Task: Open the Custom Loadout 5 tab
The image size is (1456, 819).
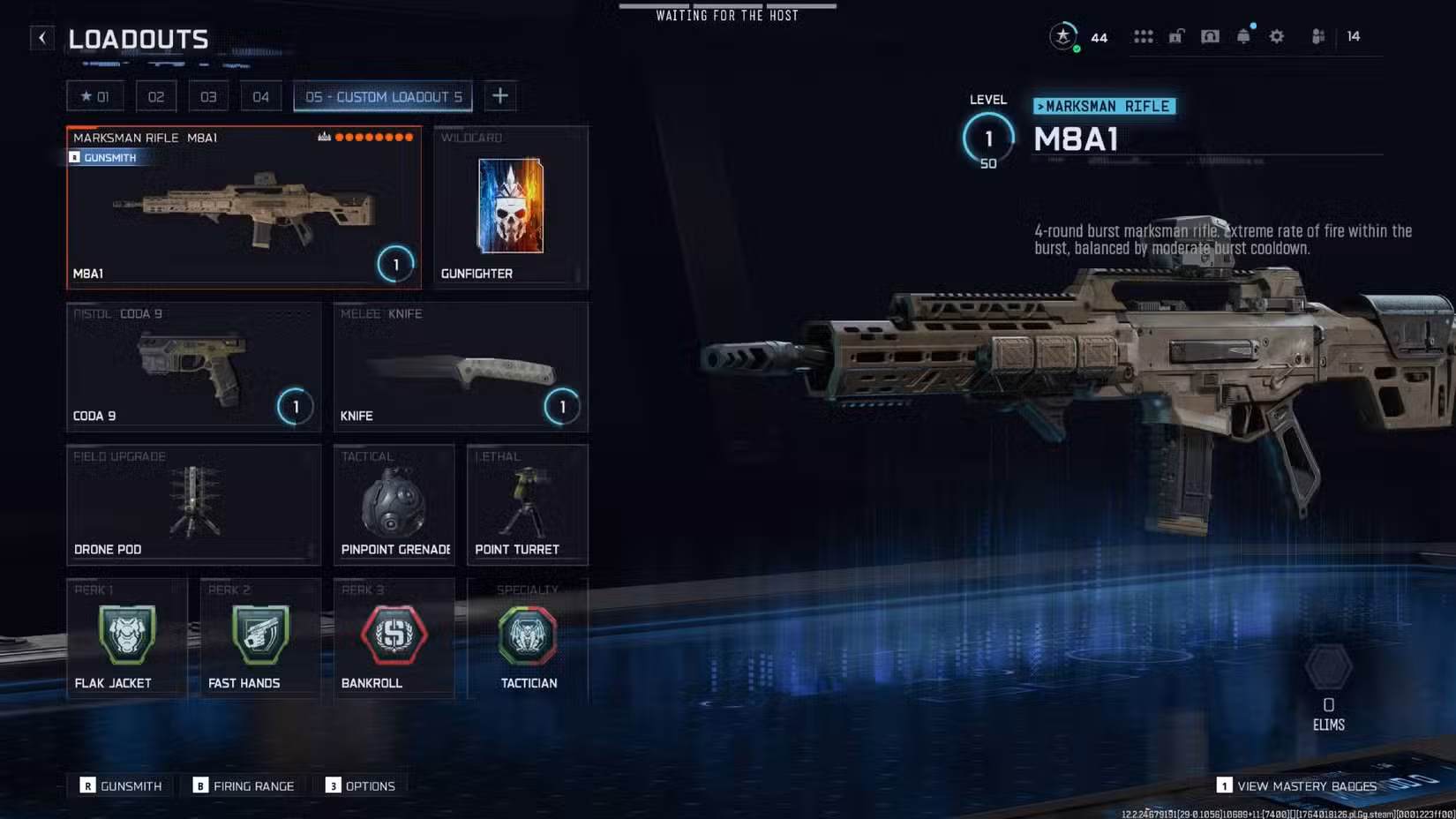Action: 383,96
